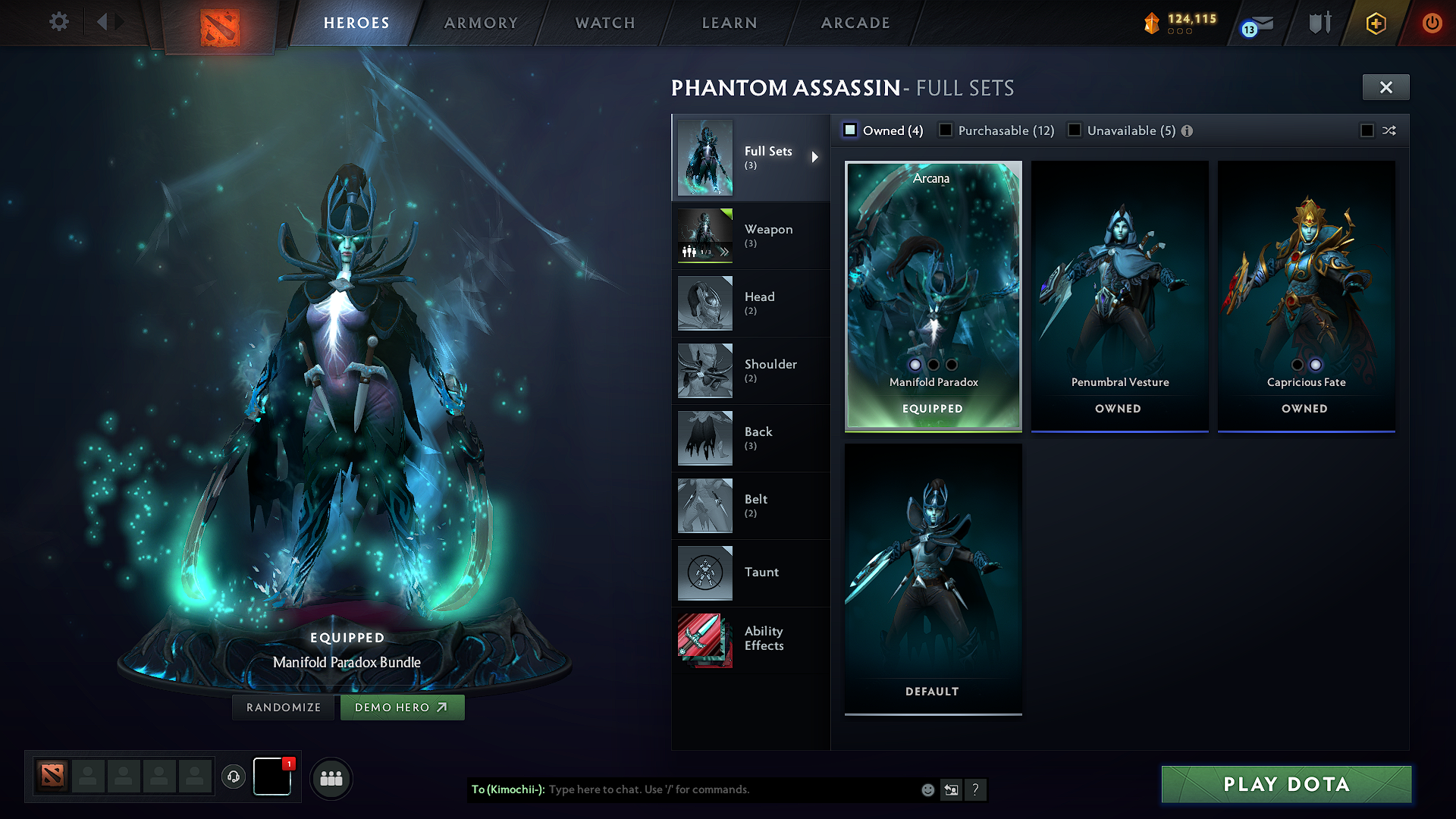Click the gold shards currency icon
The width and height of the screenshot is (1456, 819).
(x=1151, y=21)
